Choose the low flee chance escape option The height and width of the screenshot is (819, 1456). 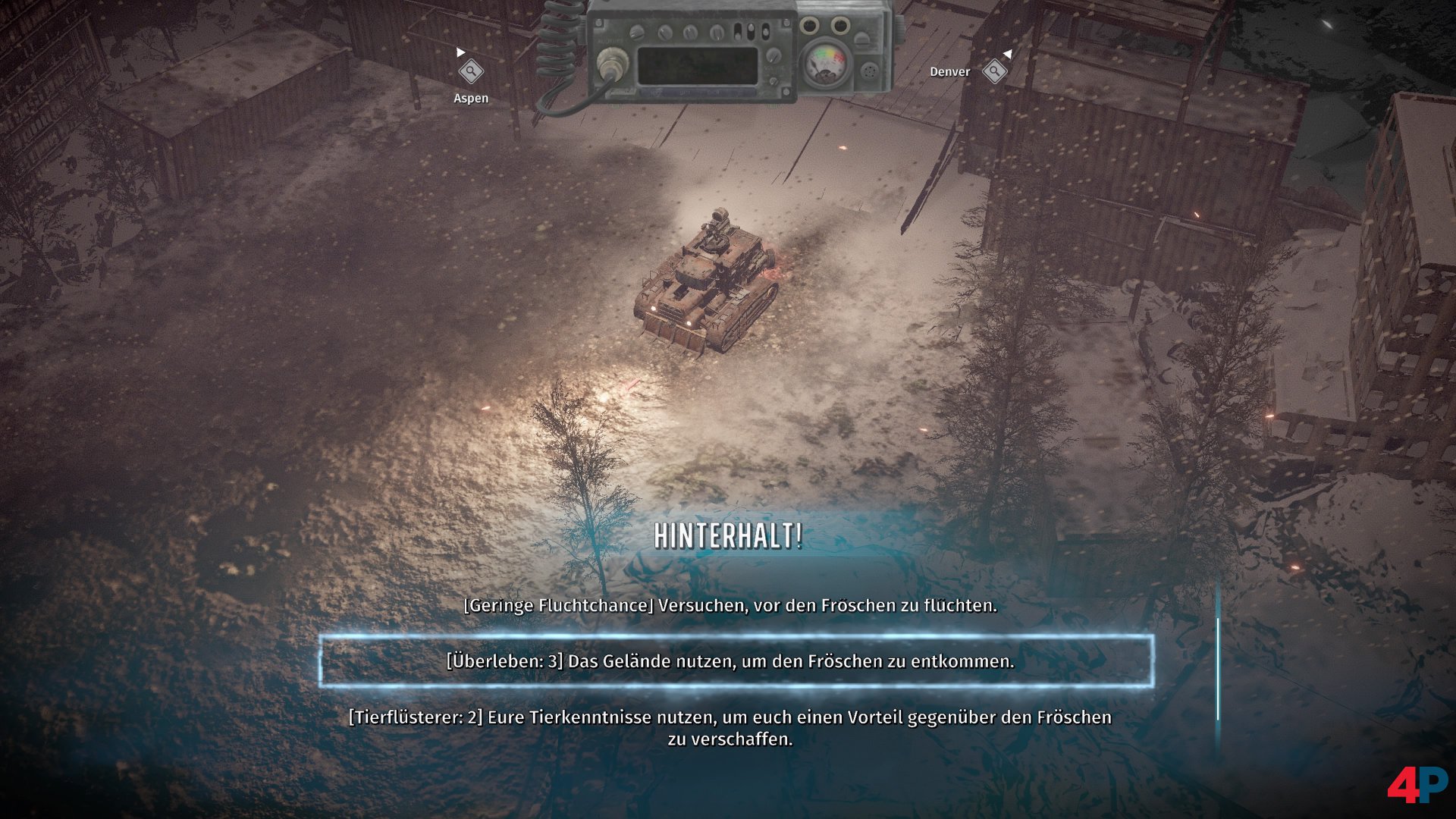730,605
